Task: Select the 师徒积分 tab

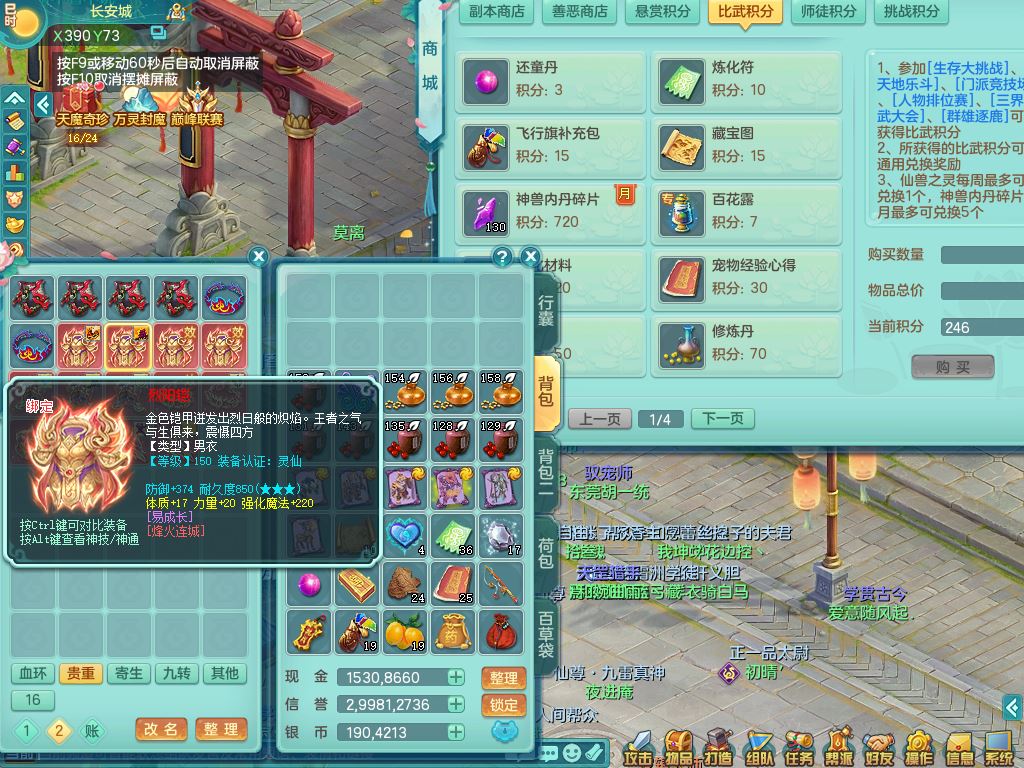Action: pos(829,12)
